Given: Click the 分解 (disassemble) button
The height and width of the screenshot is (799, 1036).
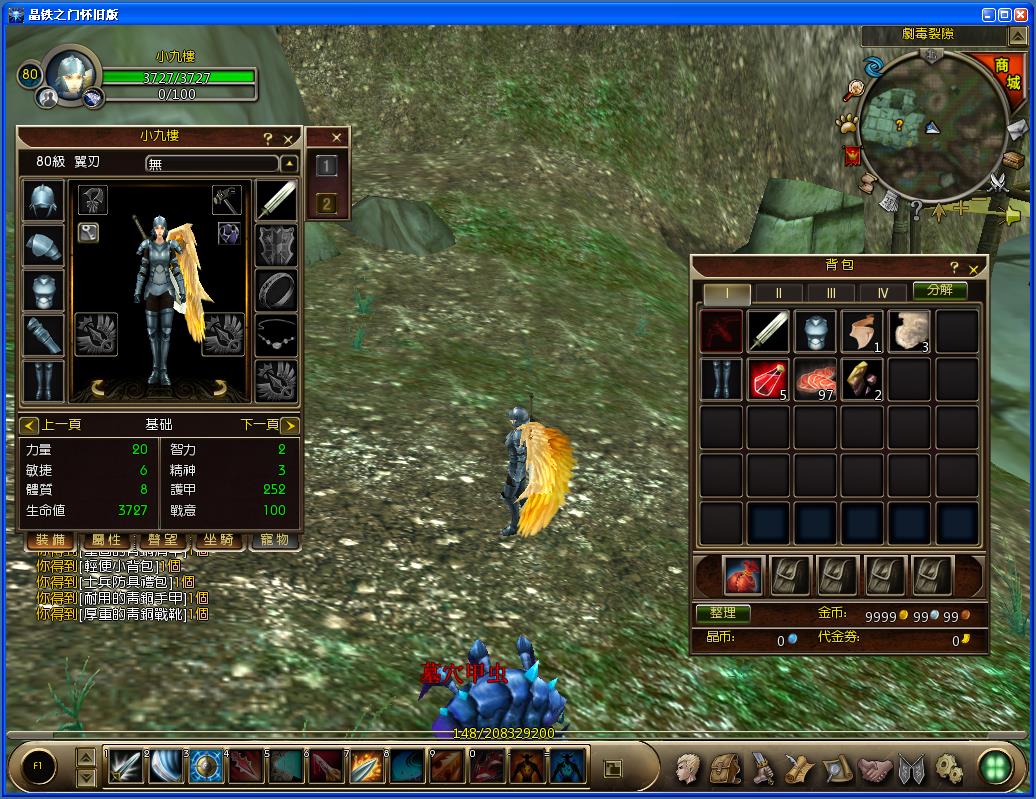Looking at the screenshot, I should click(939, 291).
